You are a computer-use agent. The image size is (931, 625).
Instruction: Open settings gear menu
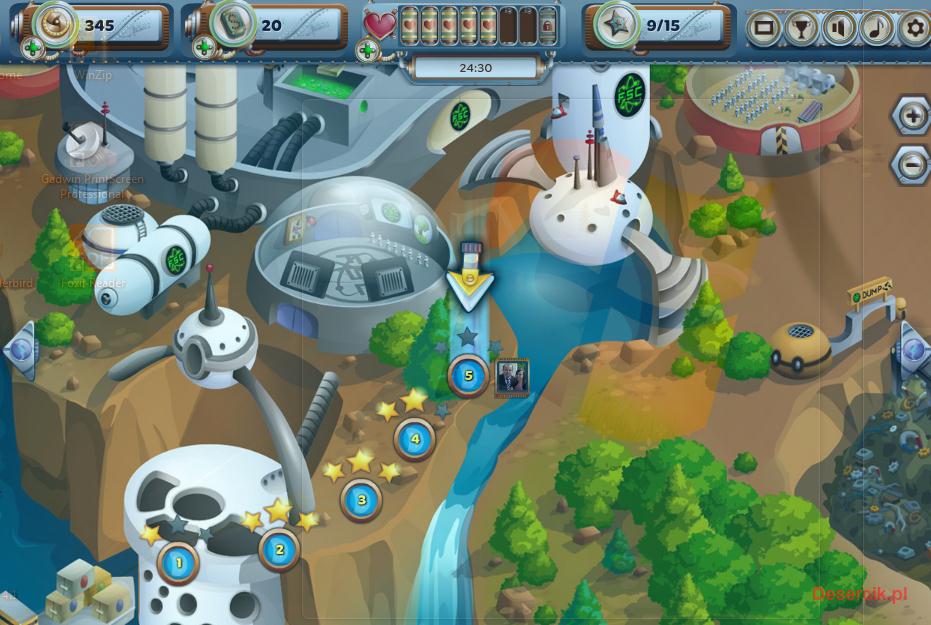[914, 28]
